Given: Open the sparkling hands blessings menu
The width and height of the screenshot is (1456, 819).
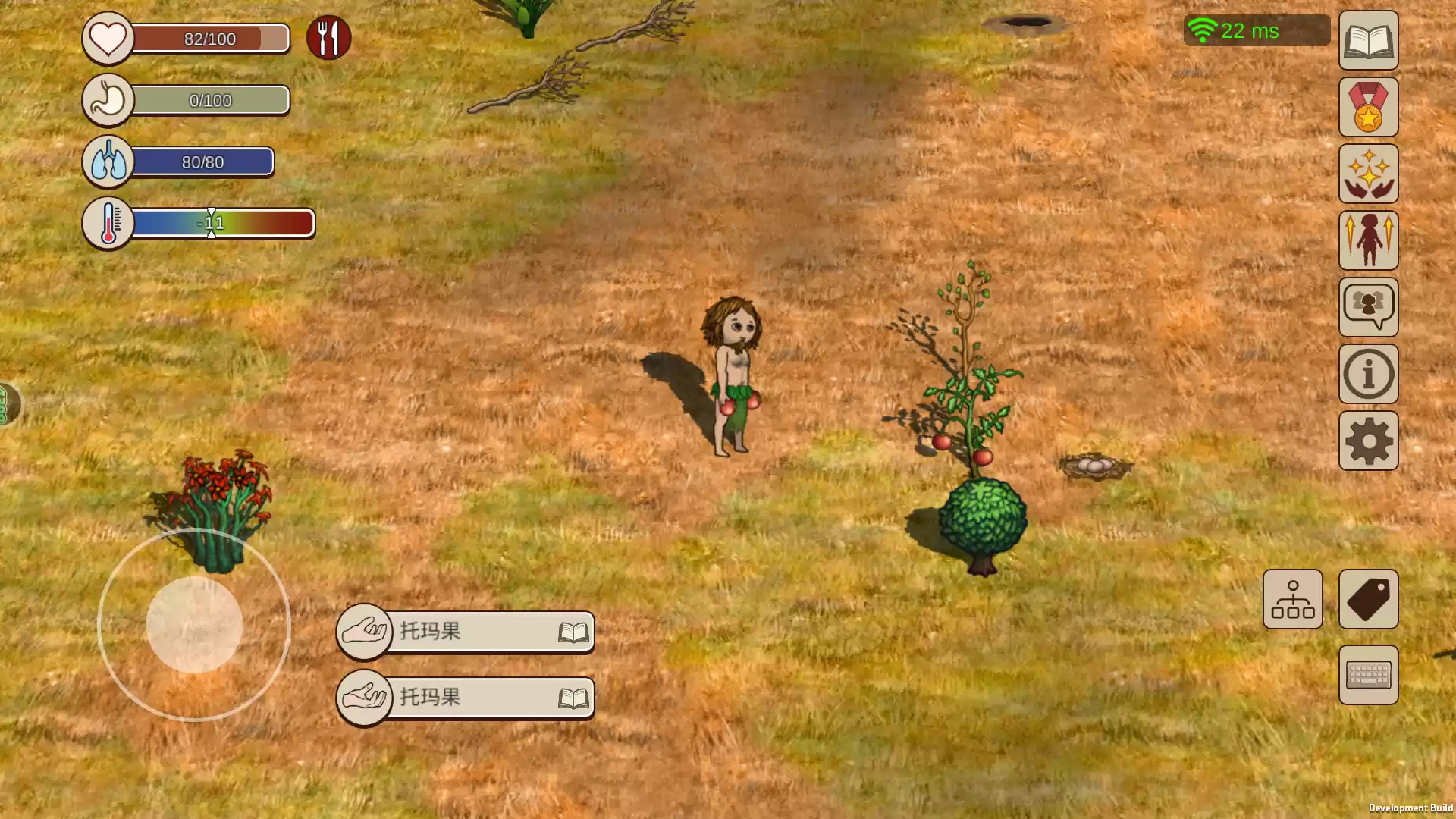Looking at the screenshot, I should (x=1368, y=174).
